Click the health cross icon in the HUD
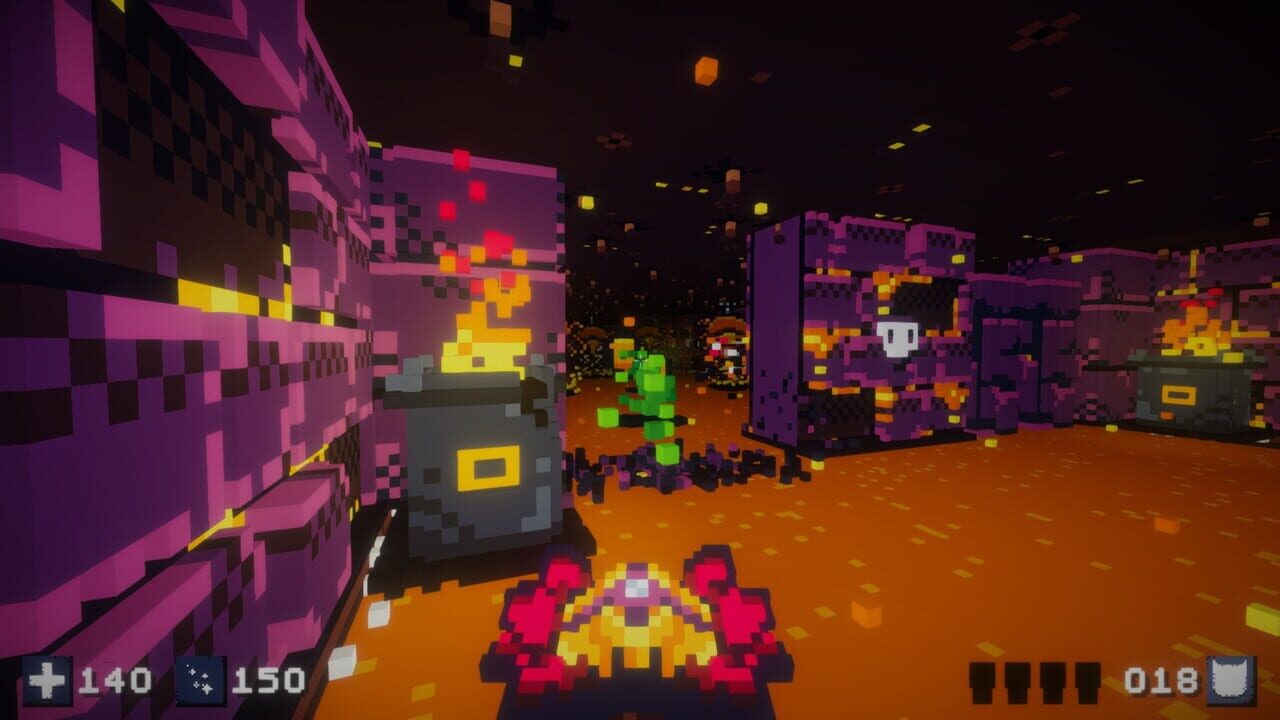1280x720 pixels. tap(48, 680)
